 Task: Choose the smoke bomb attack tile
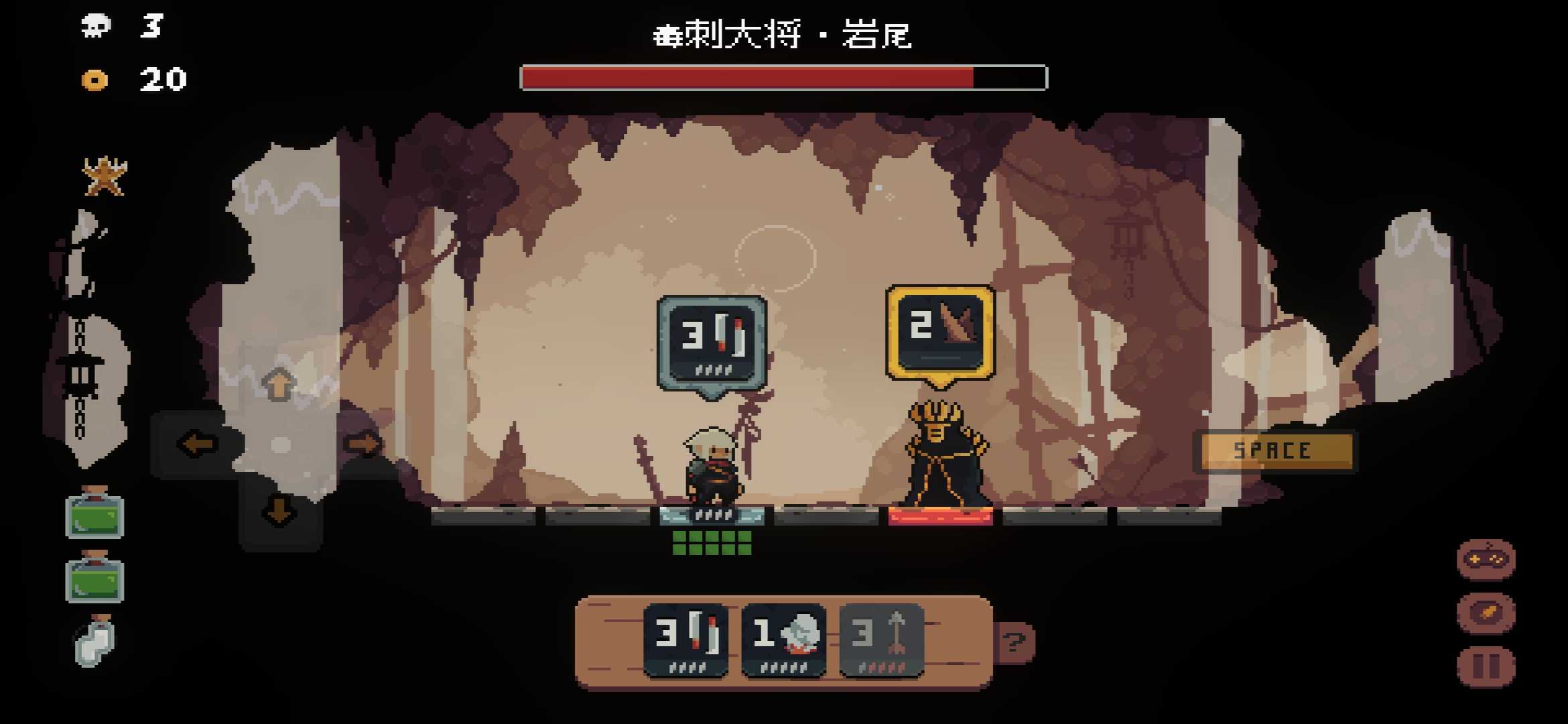point(783,640)
